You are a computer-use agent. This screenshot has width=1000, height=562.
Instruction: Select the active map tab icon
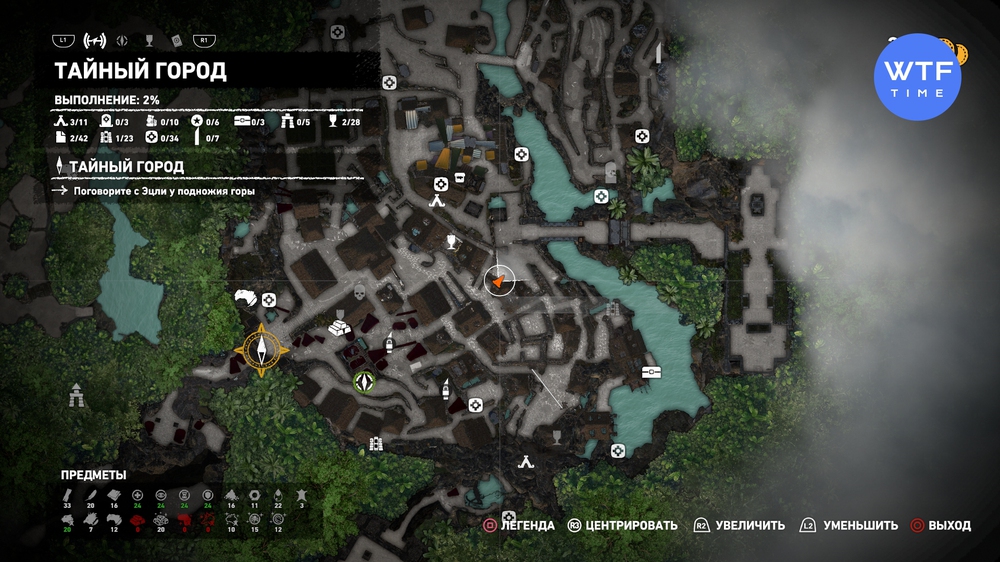(95, 41)
